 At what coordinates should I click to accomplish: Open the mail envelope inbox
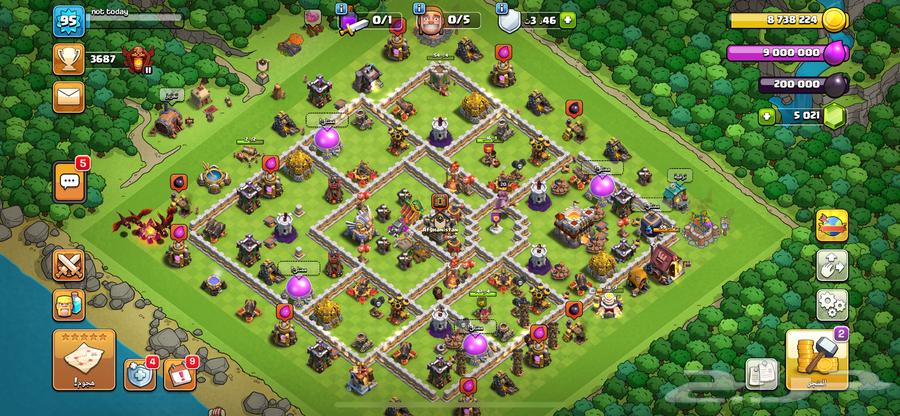(69, 96)
